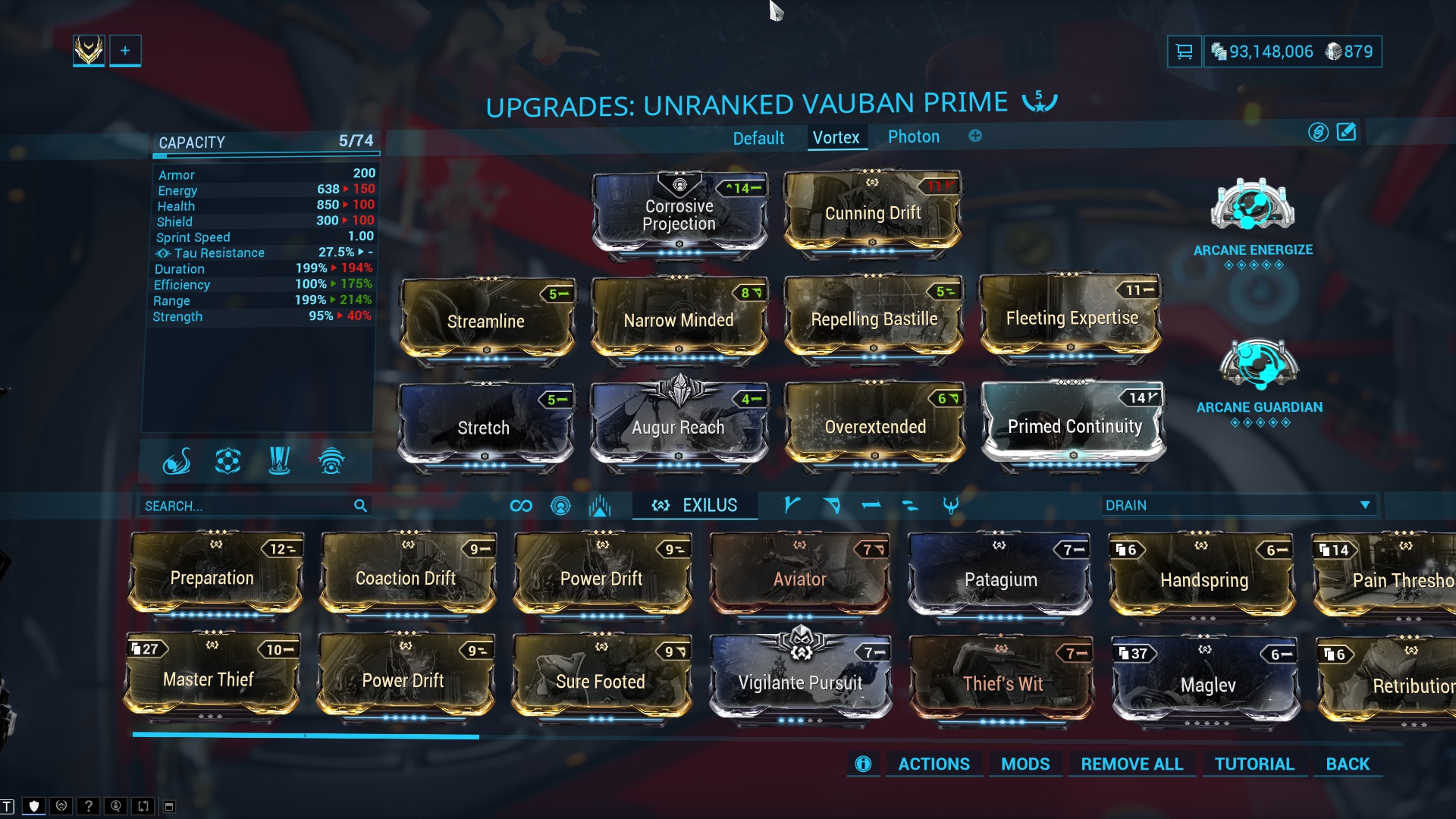Rename config with the edit pencil icon

pyautogui.click(x=1346, y=133)
